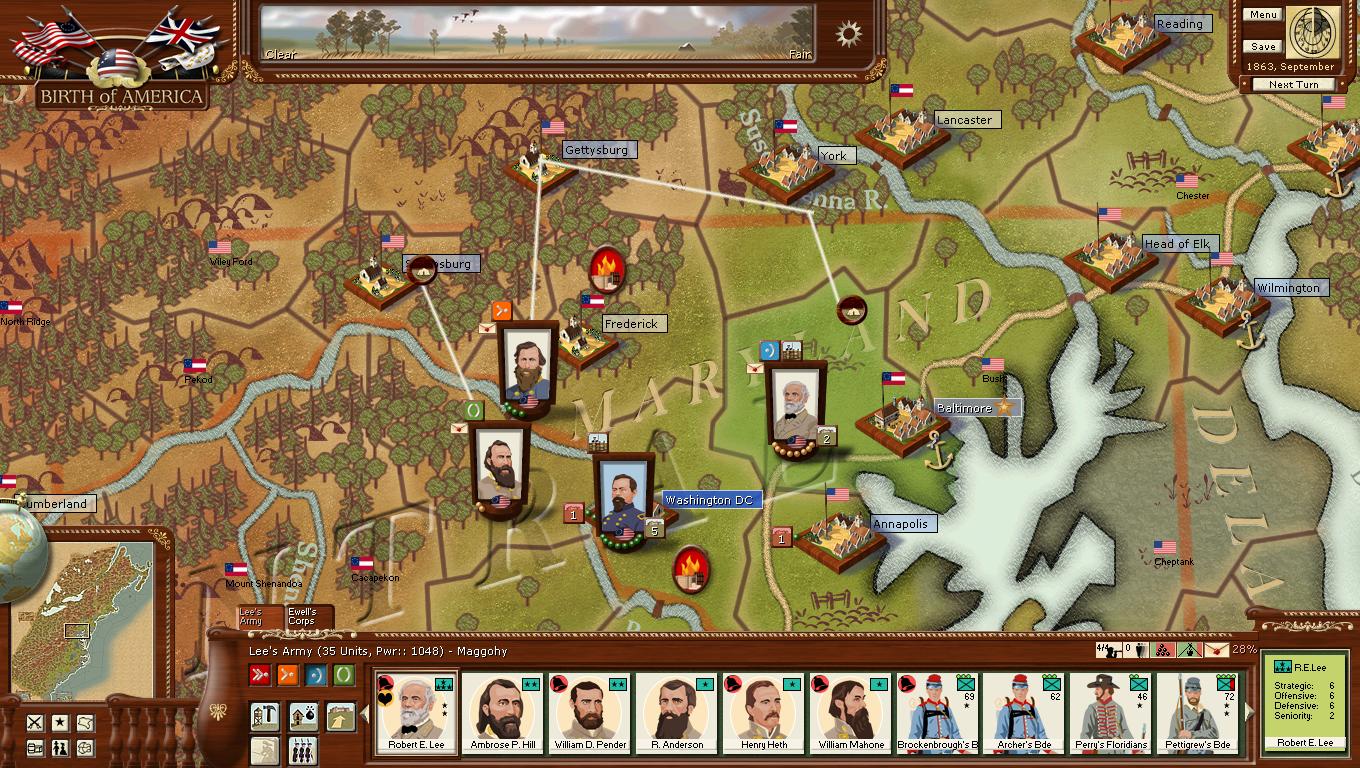Viewport: 1360px width, 768px height.
Task: Click Perry's Floridians unit card
Action: point(1109,712)
